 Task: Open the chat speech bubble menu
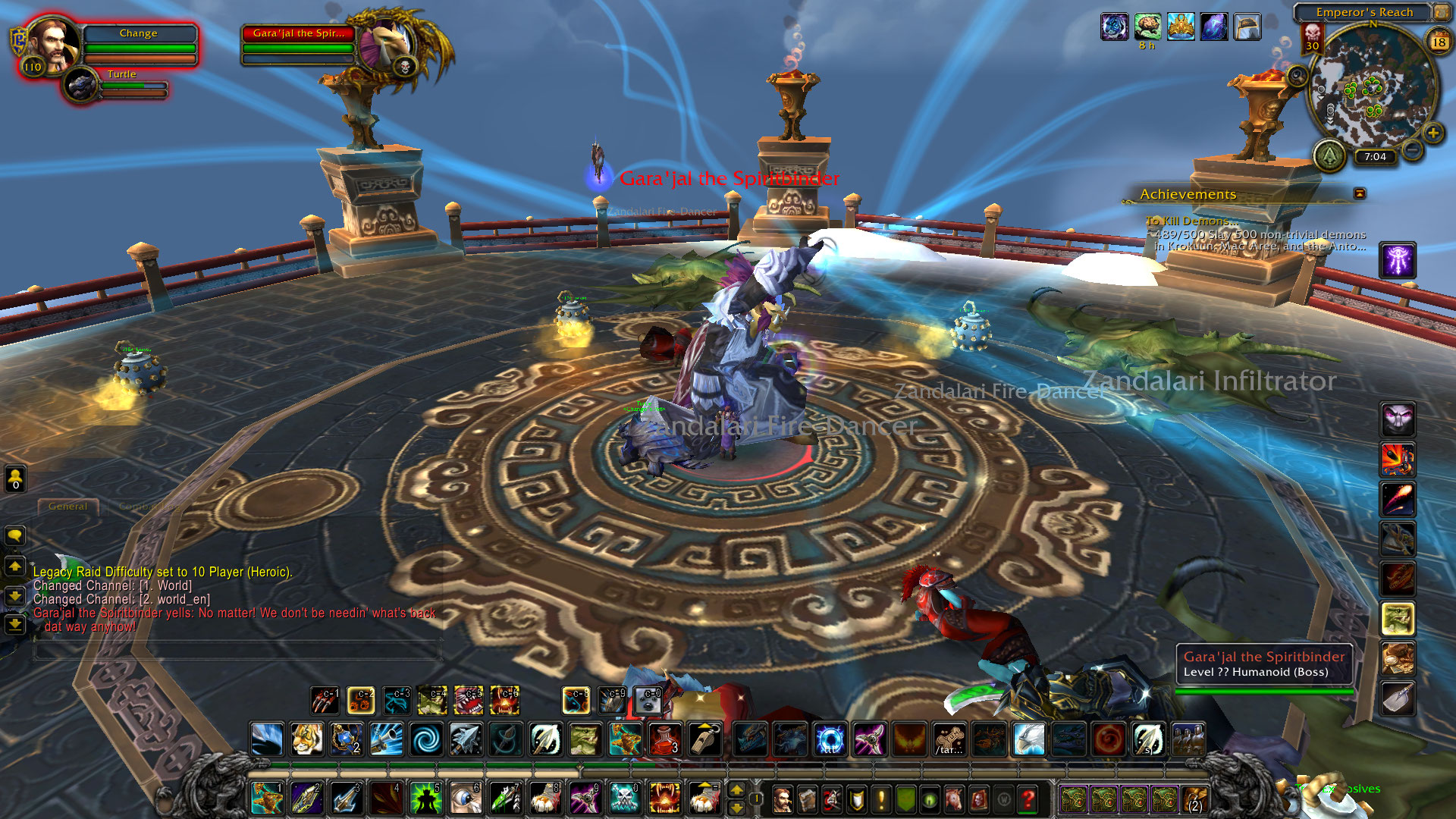(x=15, y=535)
